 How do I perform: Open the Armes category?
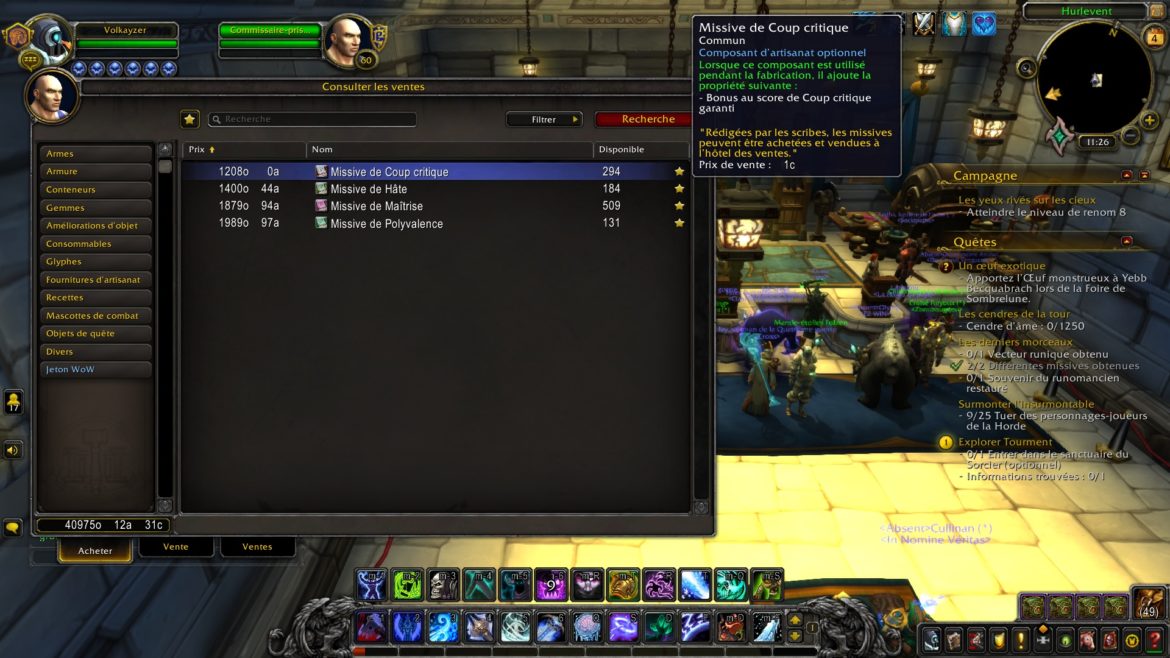tap(95, 154)
